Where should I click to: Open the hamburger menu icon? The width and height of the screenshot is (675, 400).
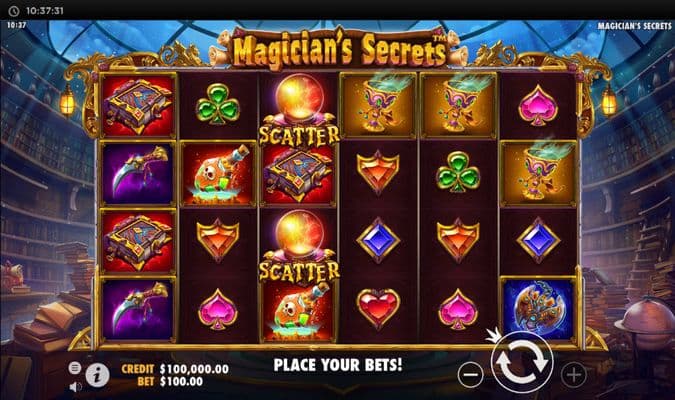pyautogui.click(x=75, y=368)
